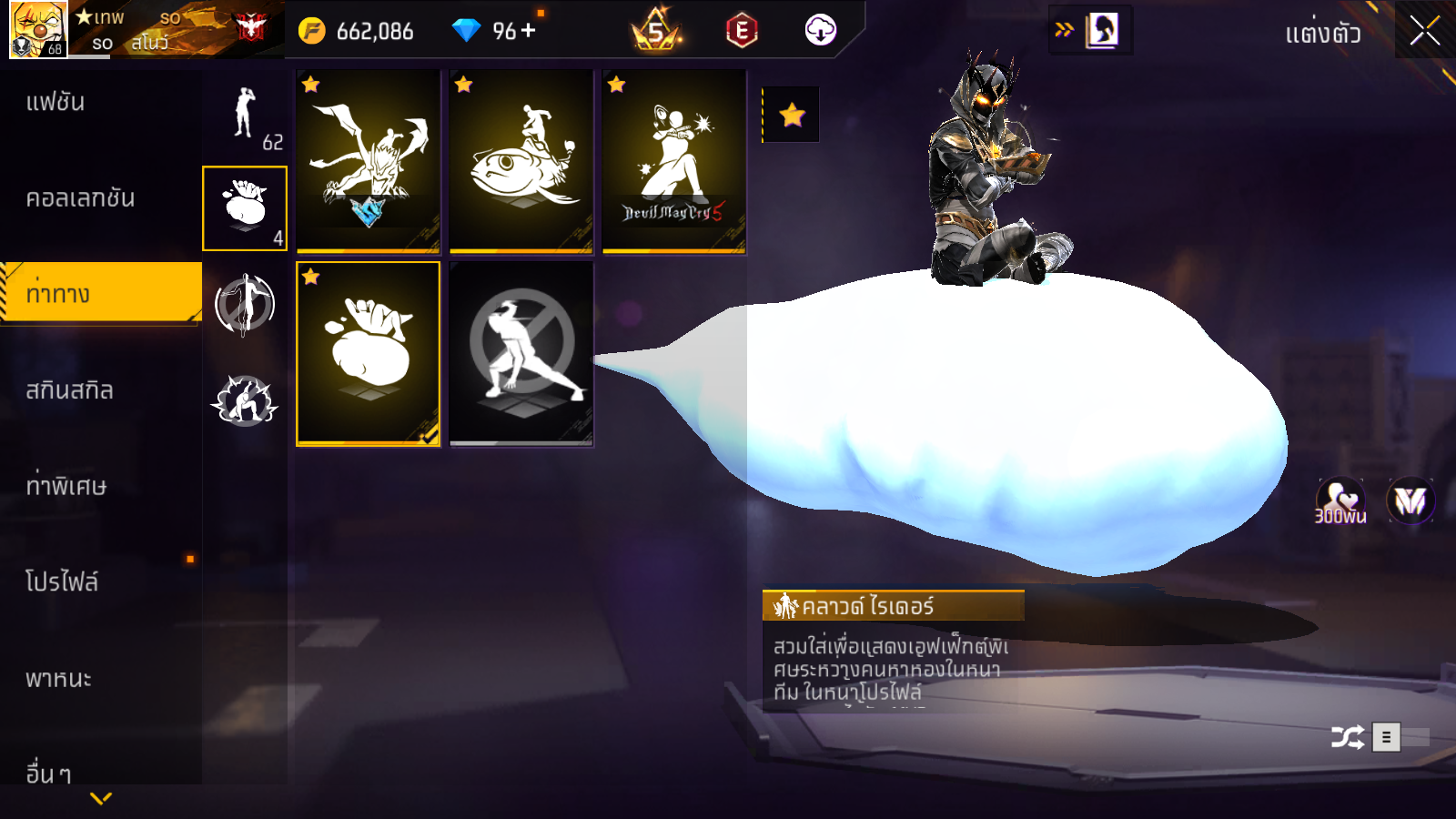Select the equipped cloud rider emote tile
Viewport: 1456px width, 819px height.
tap(369, 354)
